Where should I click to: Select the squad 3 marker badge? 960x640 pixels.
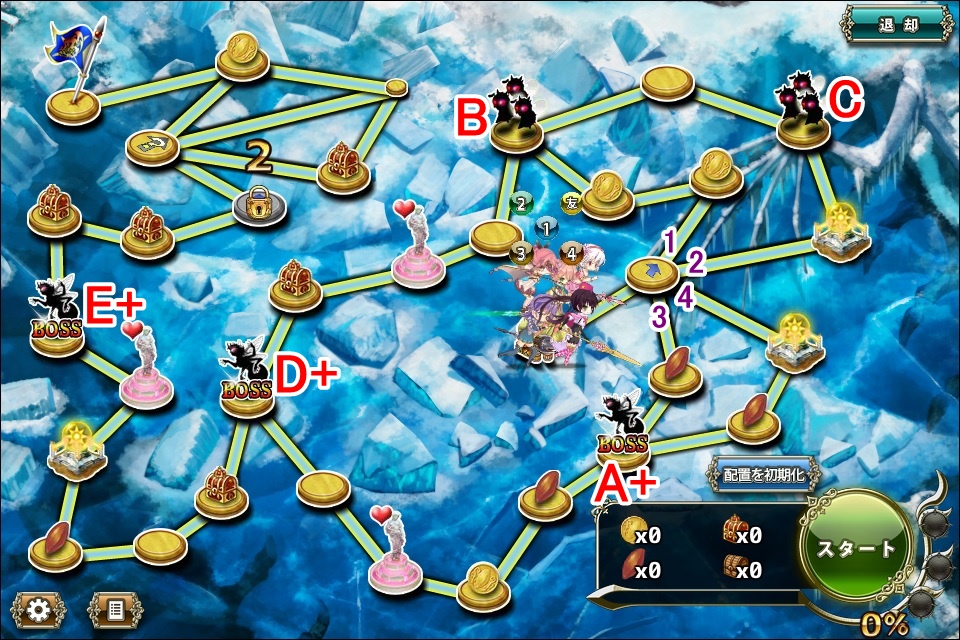tap(519, 253)
